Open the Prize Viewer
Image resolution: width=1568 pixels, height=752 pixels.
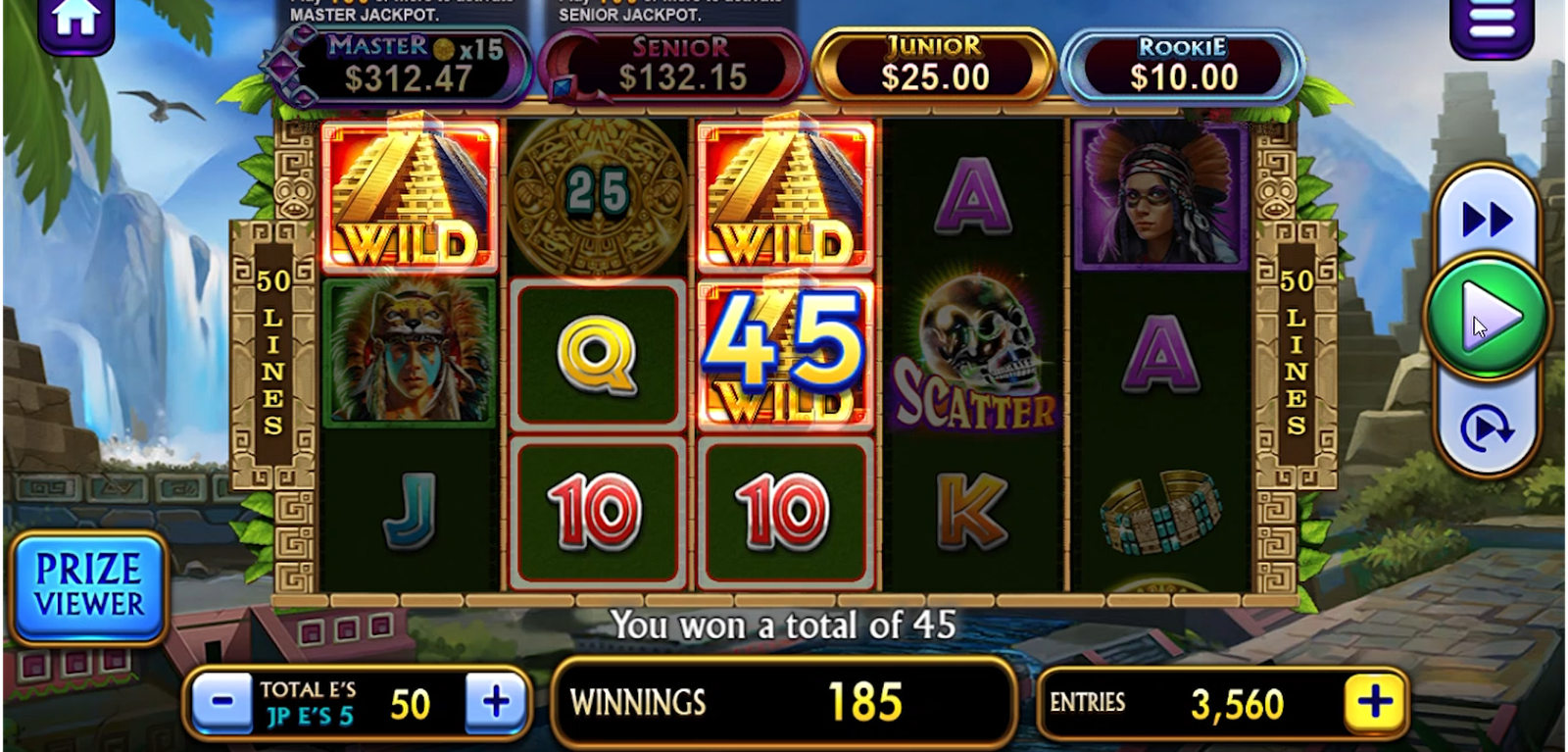(89, 587)
